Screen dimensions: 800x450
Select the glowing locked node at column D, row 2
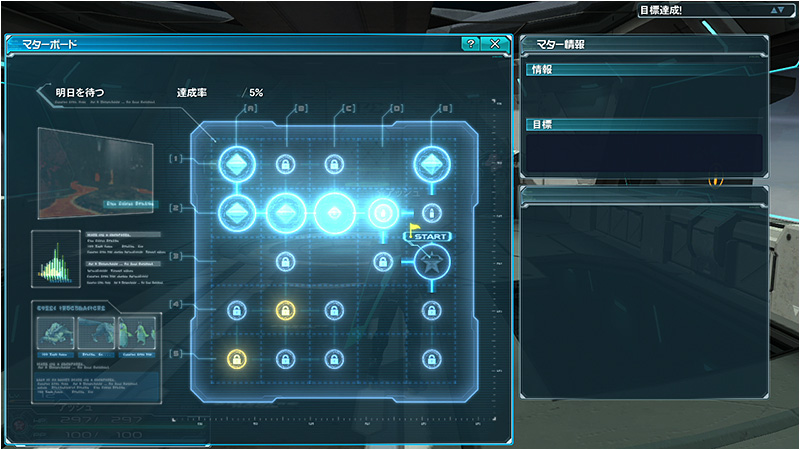point(382,212)
